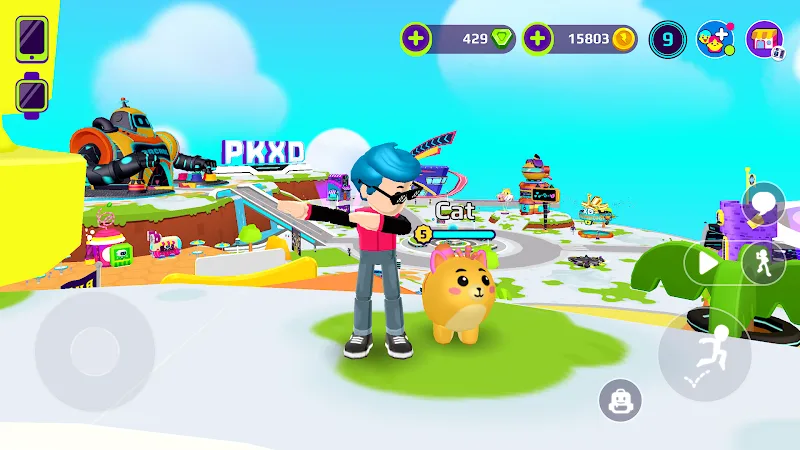Image resolution: width=800 pixels, height=450 pixels.
Task: Tap the play arrow button
Action: pos(708,263)
